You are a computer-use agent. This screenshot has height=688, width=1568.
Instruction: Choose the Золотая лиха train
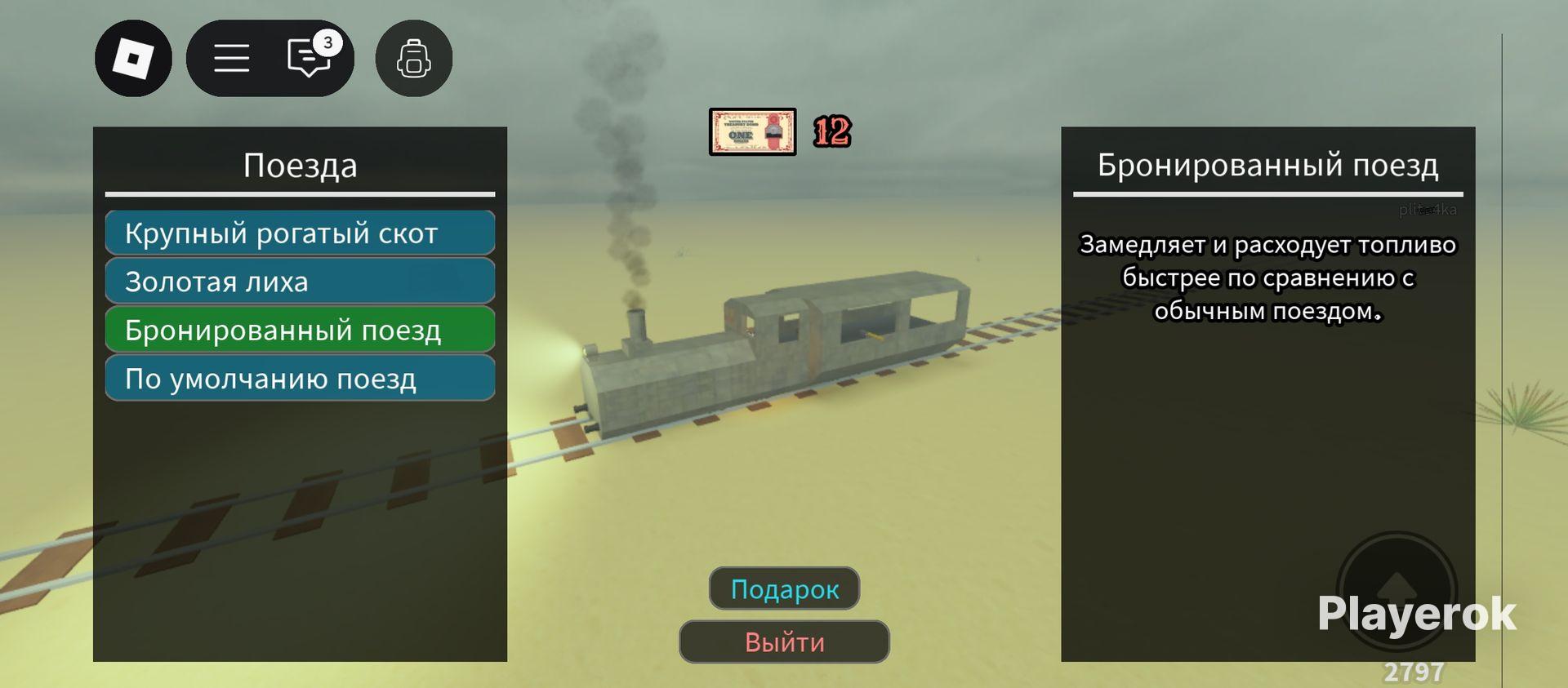tap(300, 282)
